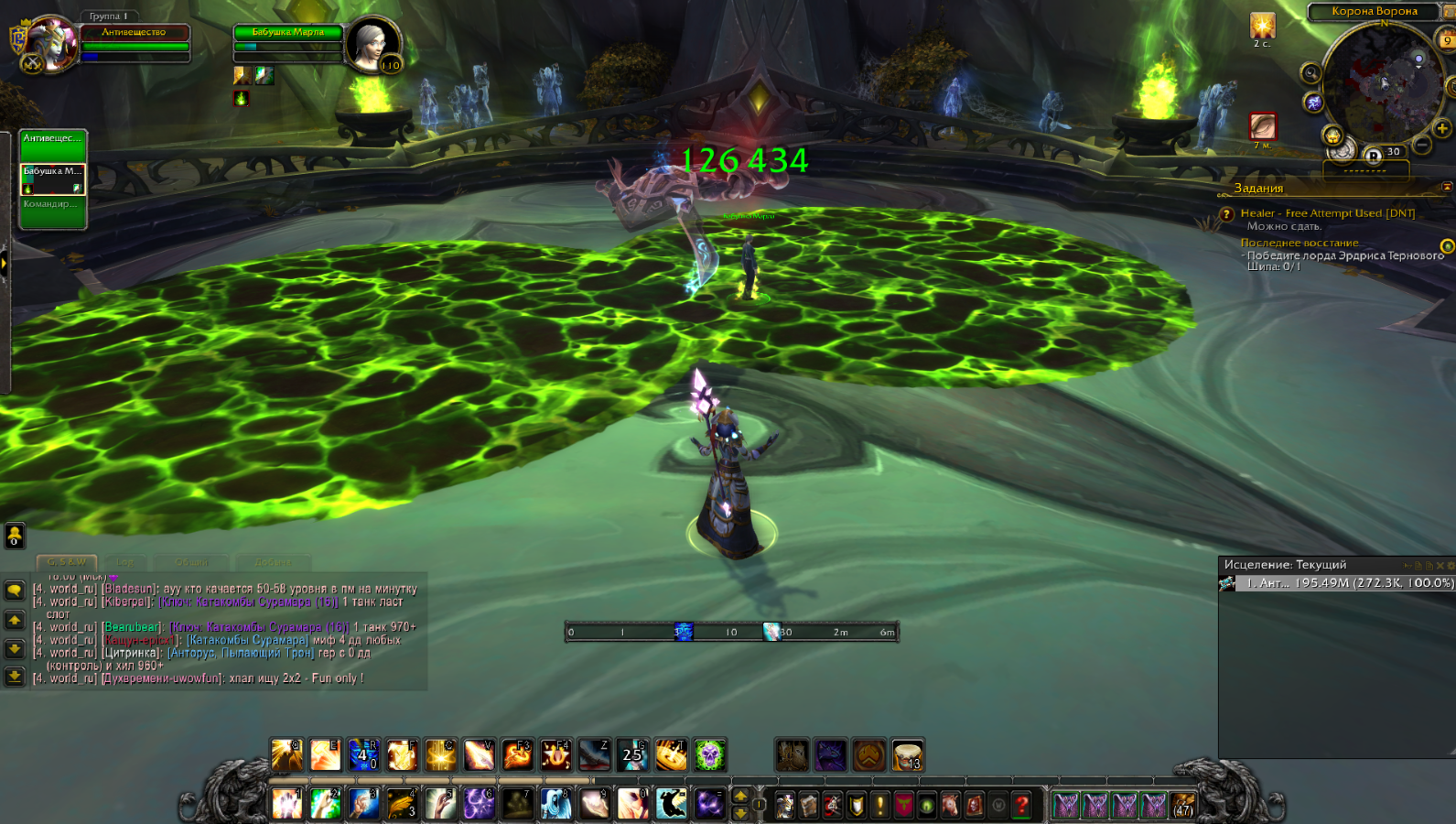
Task: Use the drum item with 13 charges
Action: pyautogui.click(x=908, y=756)
